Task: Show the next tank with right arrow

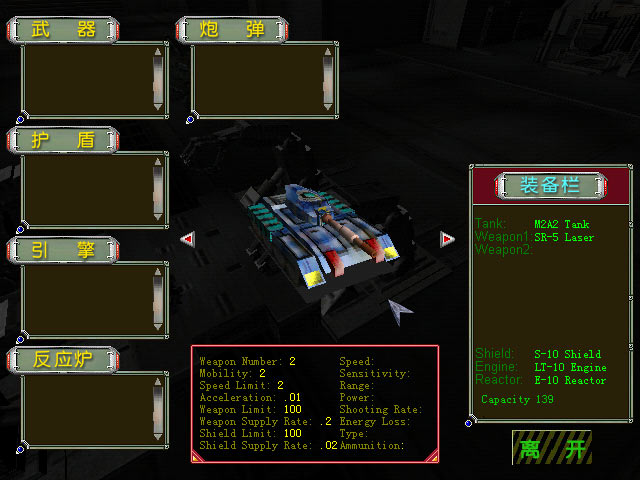Action: coord(447,239)
